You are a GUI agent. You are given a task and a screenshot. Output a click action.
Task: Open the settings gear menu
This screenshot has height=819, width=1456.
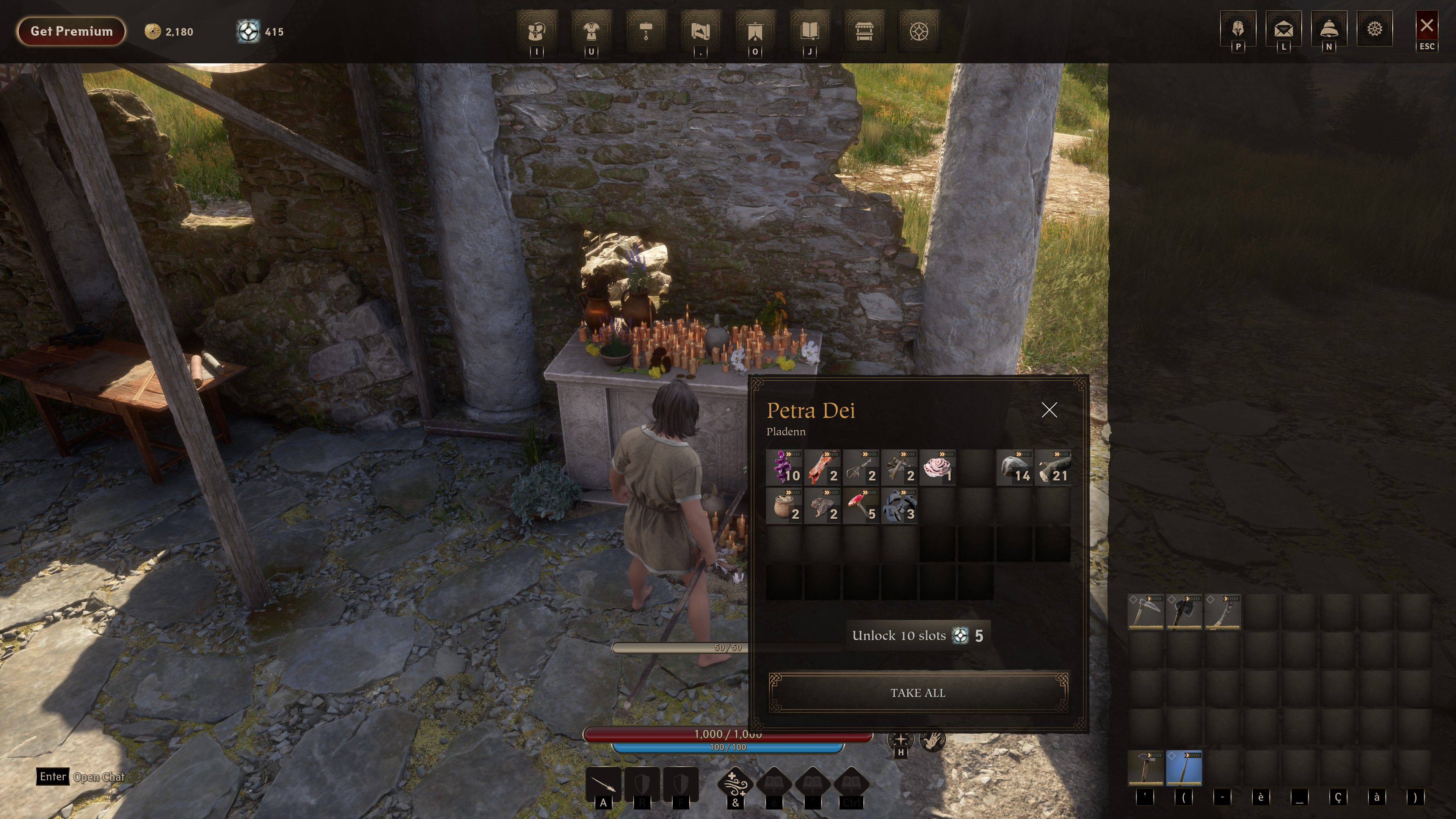click(x=1374, y=29)
